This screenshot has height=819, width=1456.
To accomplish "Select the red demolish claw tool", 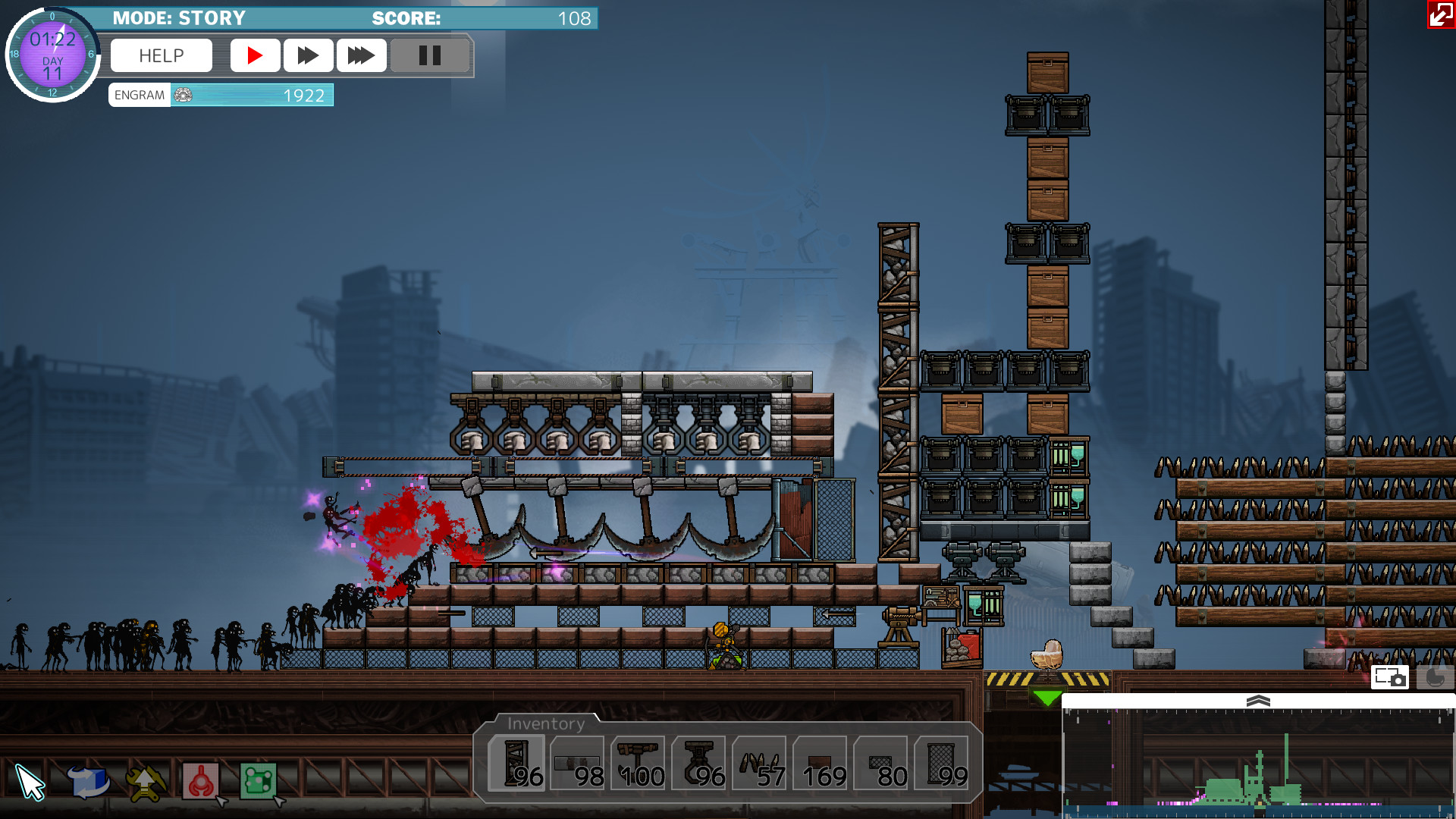I will tap(200, 781).
